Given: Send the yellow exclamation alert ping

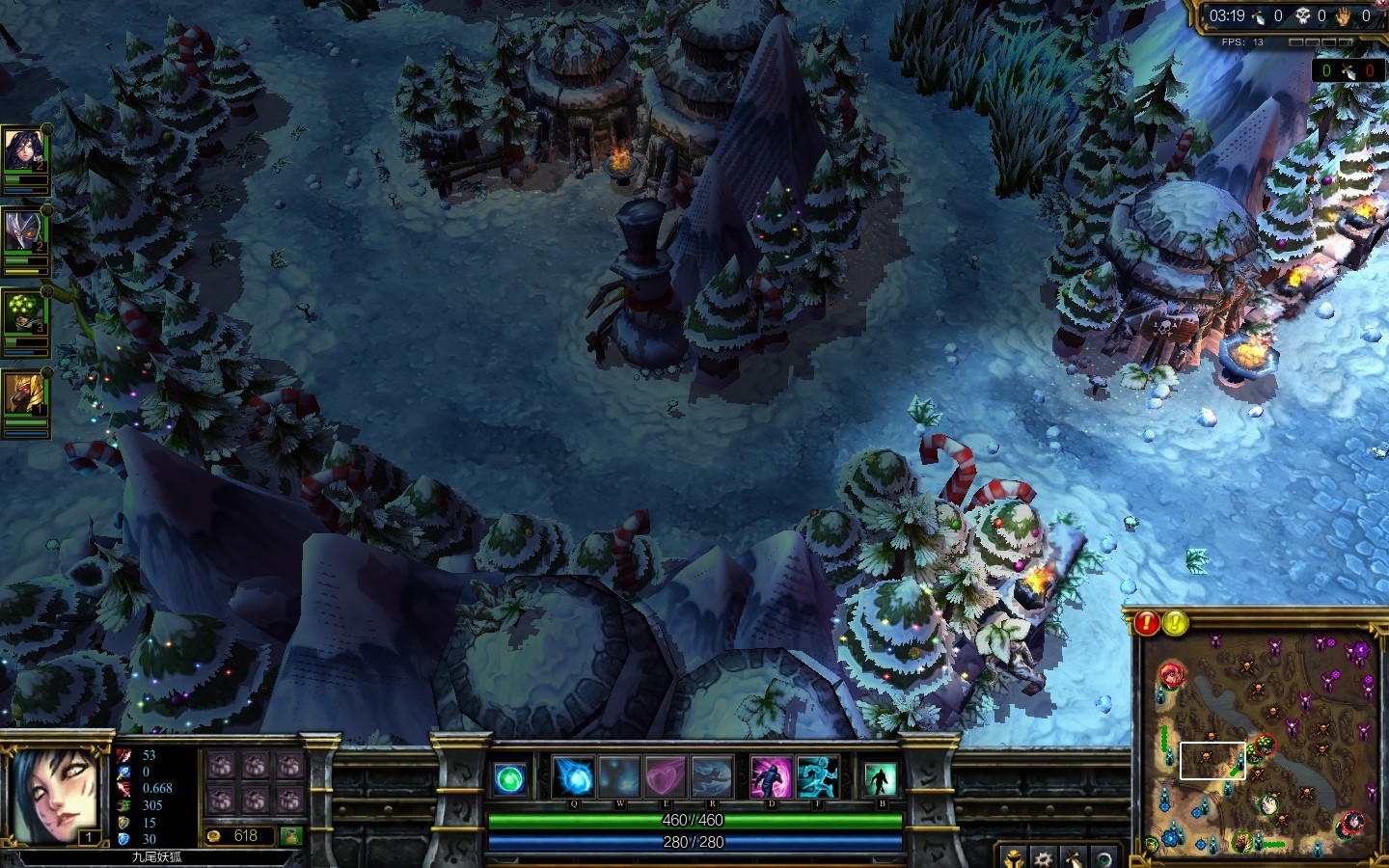Looking at the screenshot, I should click(x=1175, y=623).
